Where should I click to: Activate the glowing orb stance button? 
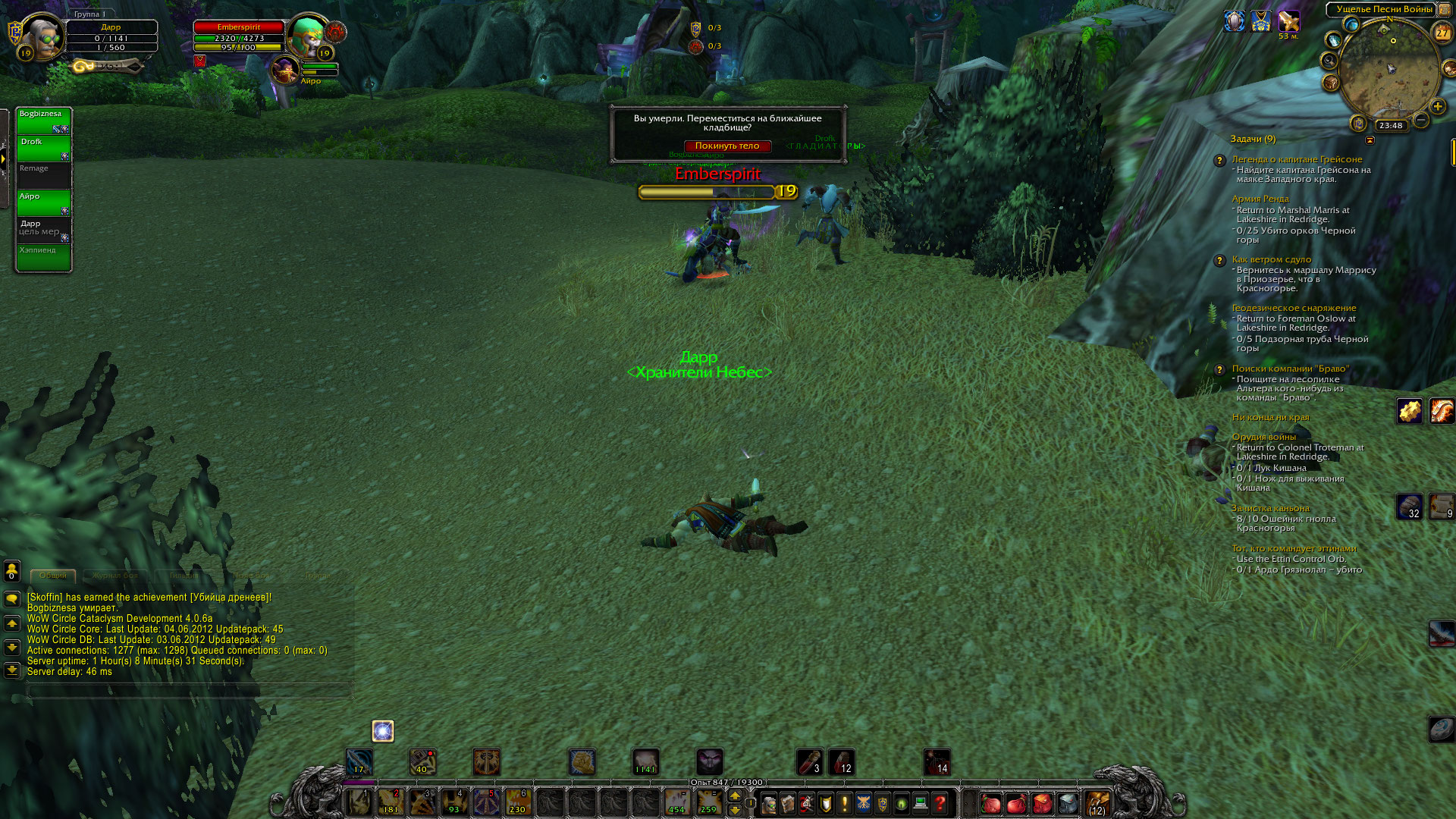(383, 731)
